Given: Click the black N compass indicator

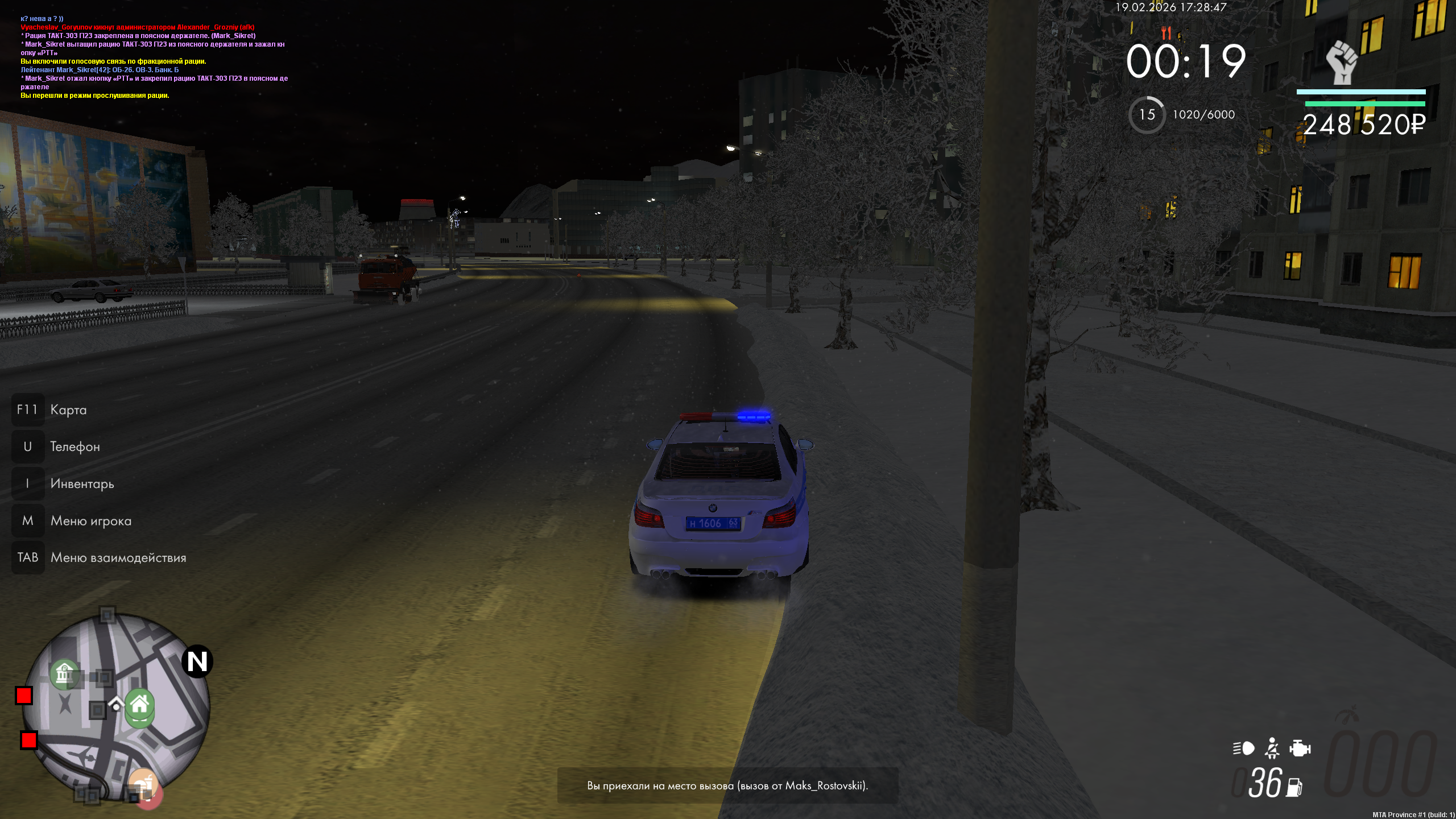Looking at the screenshot, I should (x=197, y=661).
